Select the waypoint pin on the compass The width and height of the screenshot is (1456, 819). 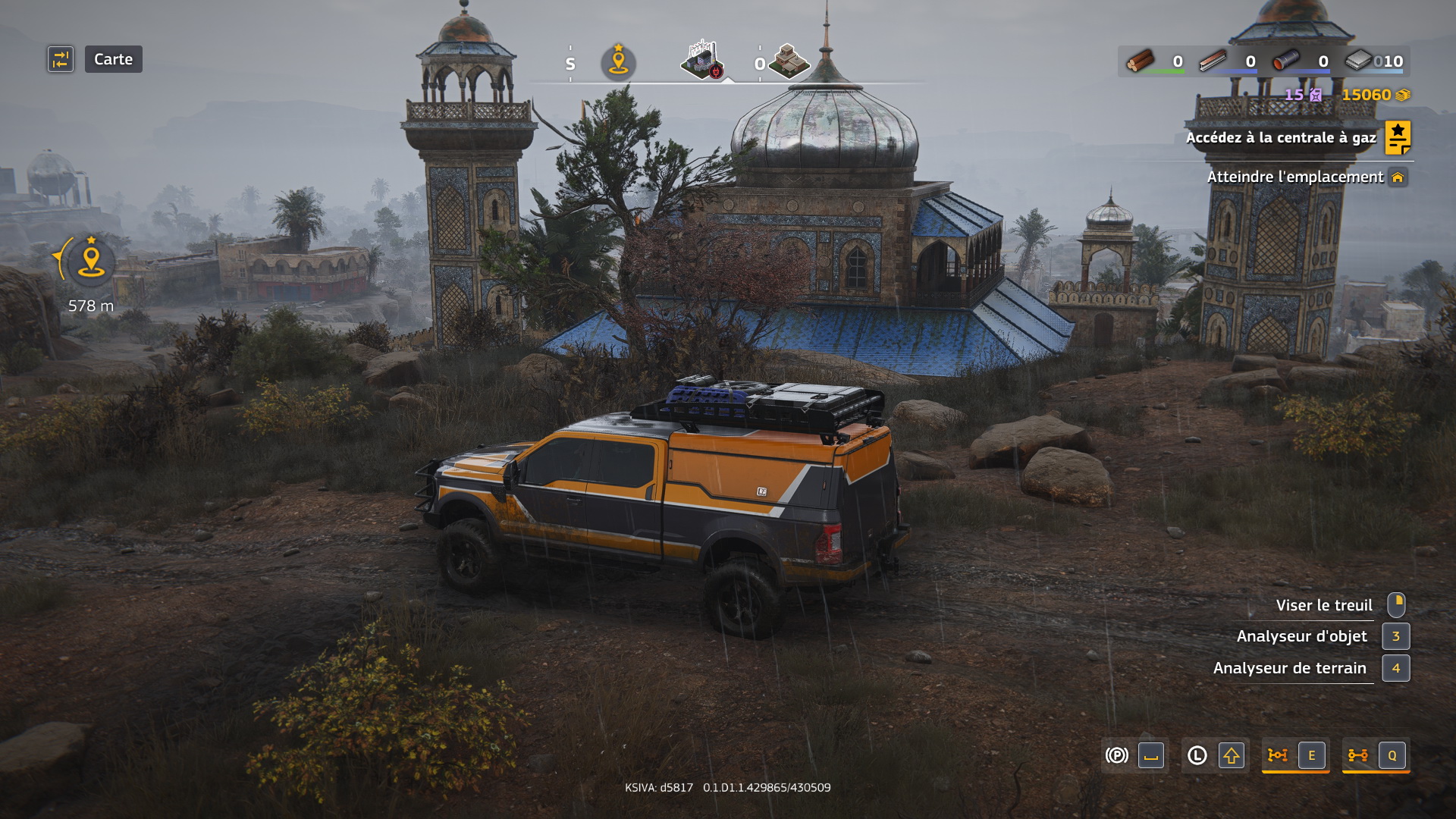point(618,62)
